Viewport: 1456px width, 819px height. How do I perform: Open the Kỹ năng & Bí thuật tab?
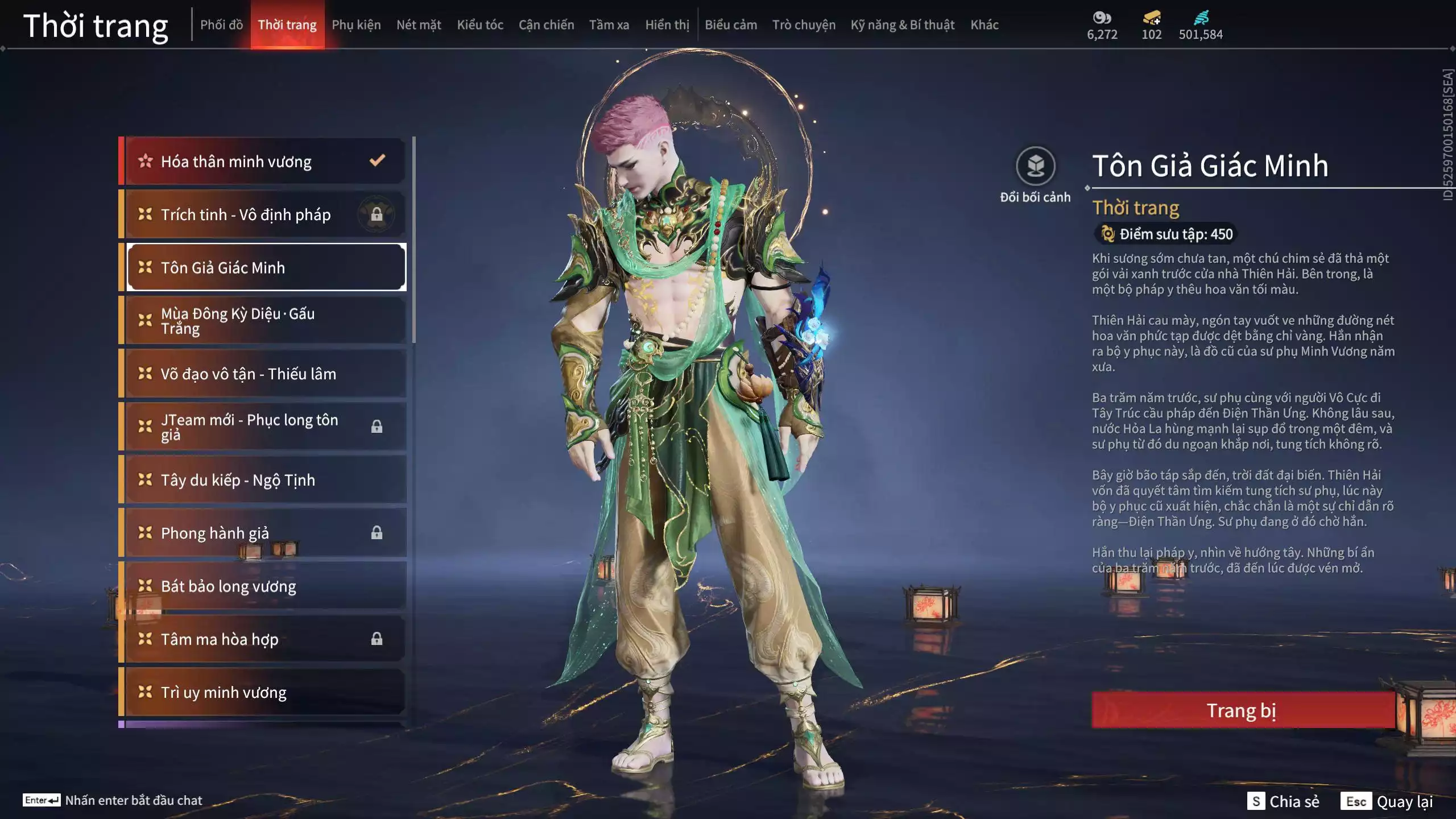tap(902, 25)
